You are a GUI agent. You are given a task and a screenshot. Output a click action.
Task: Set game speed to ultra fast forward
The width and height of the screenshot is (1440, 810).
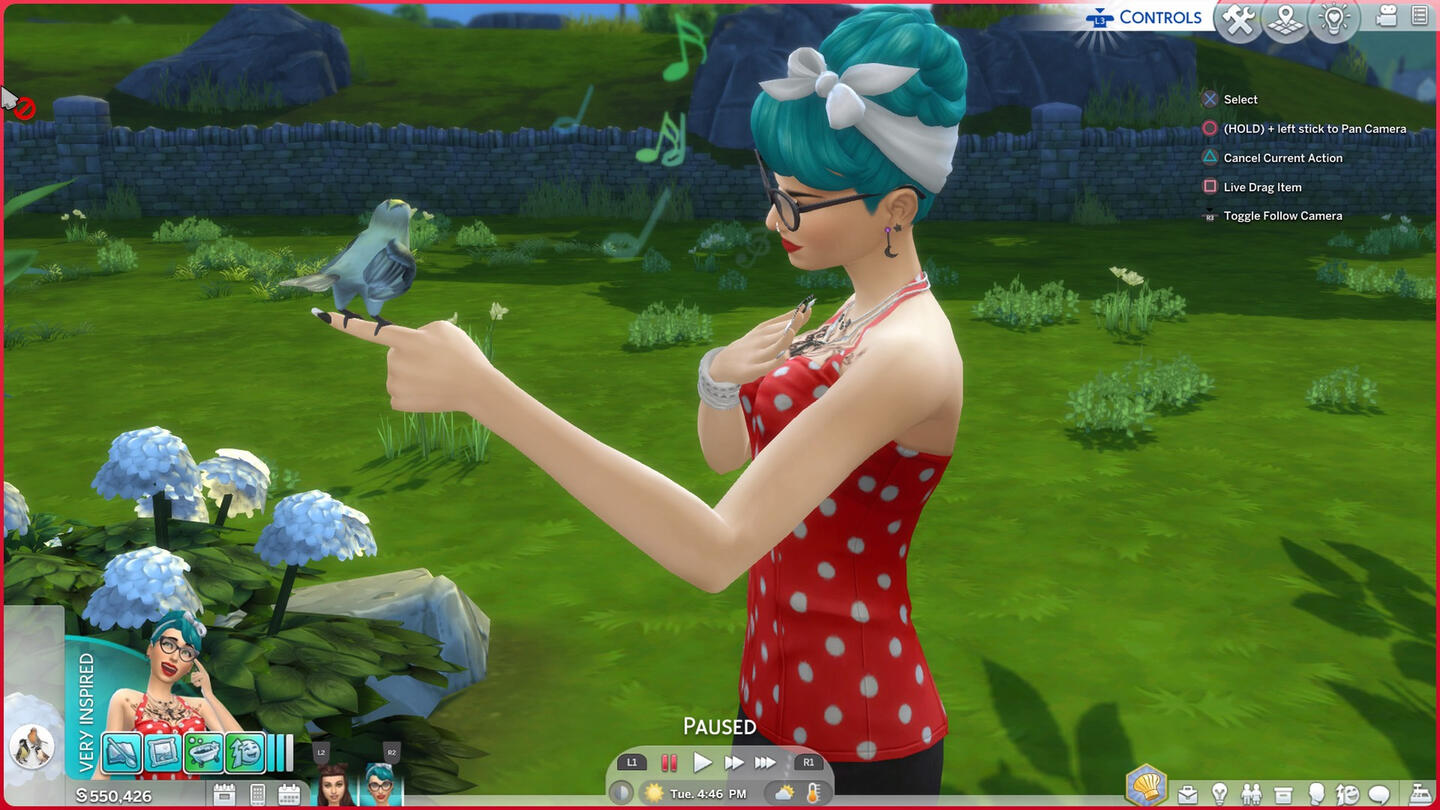pos(766,763)
